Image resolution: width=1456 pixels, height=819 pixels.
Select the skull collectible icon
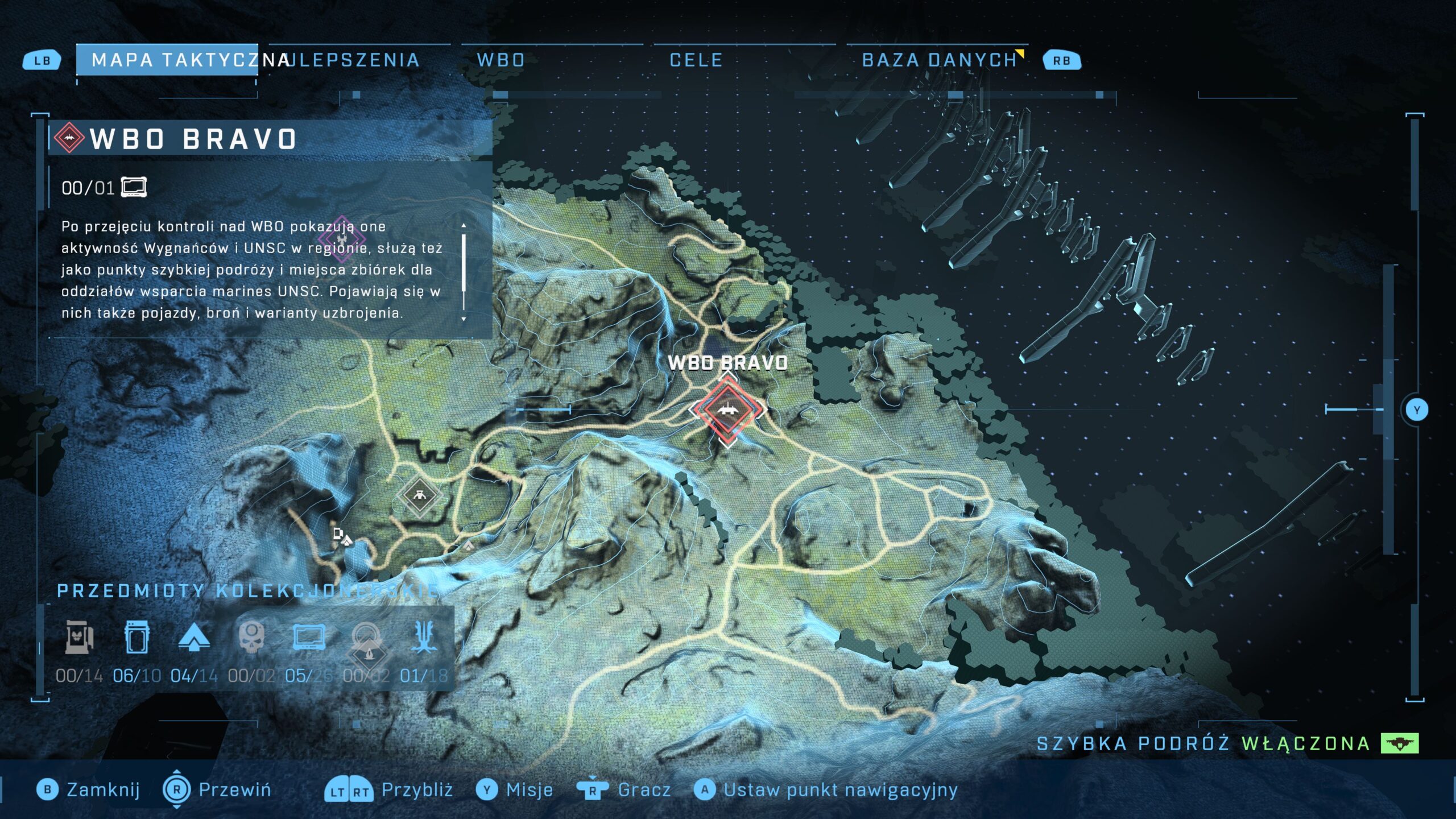[251, 637]
